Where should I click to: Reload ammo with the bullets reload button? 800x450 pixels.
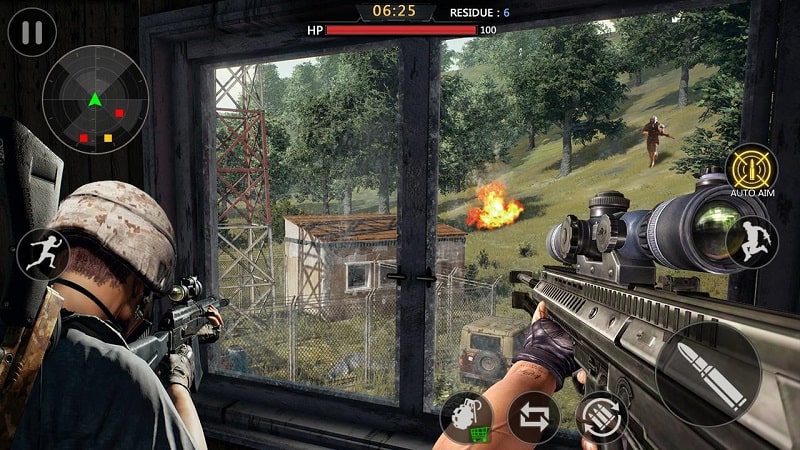pyautogui.click(x=600, y=417)
